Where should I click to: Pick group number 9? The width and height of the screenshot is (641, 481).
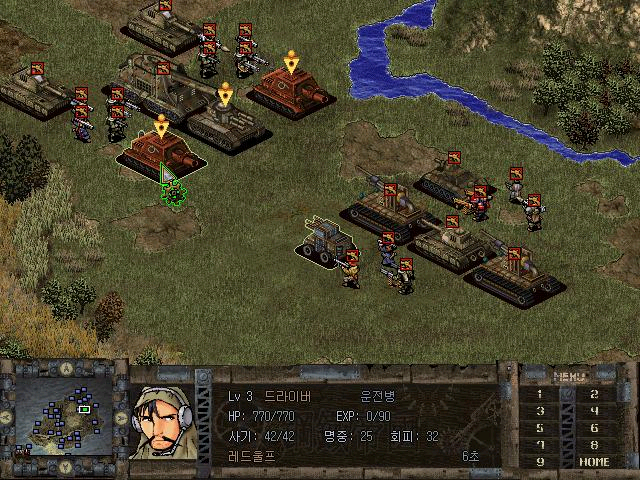(x=541, y=462)
